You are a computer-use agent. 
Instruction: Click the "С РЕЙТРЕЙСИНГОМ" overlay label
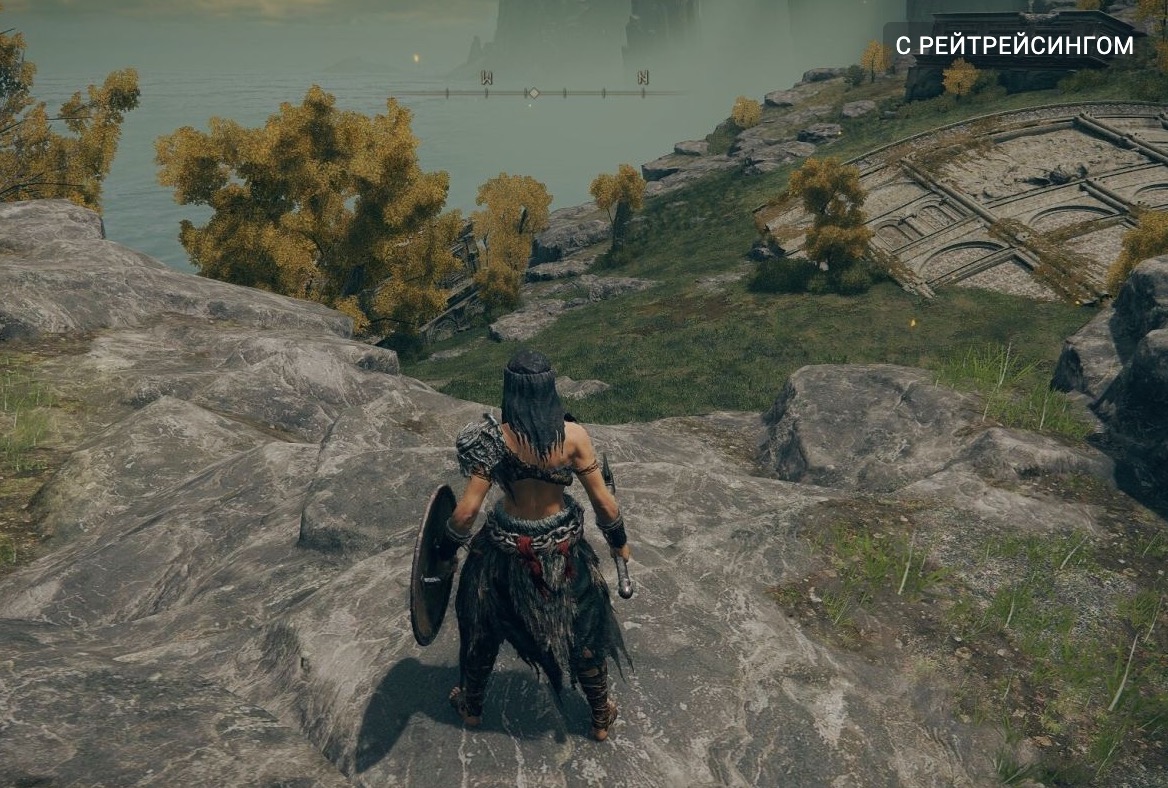coord(1014,45)
